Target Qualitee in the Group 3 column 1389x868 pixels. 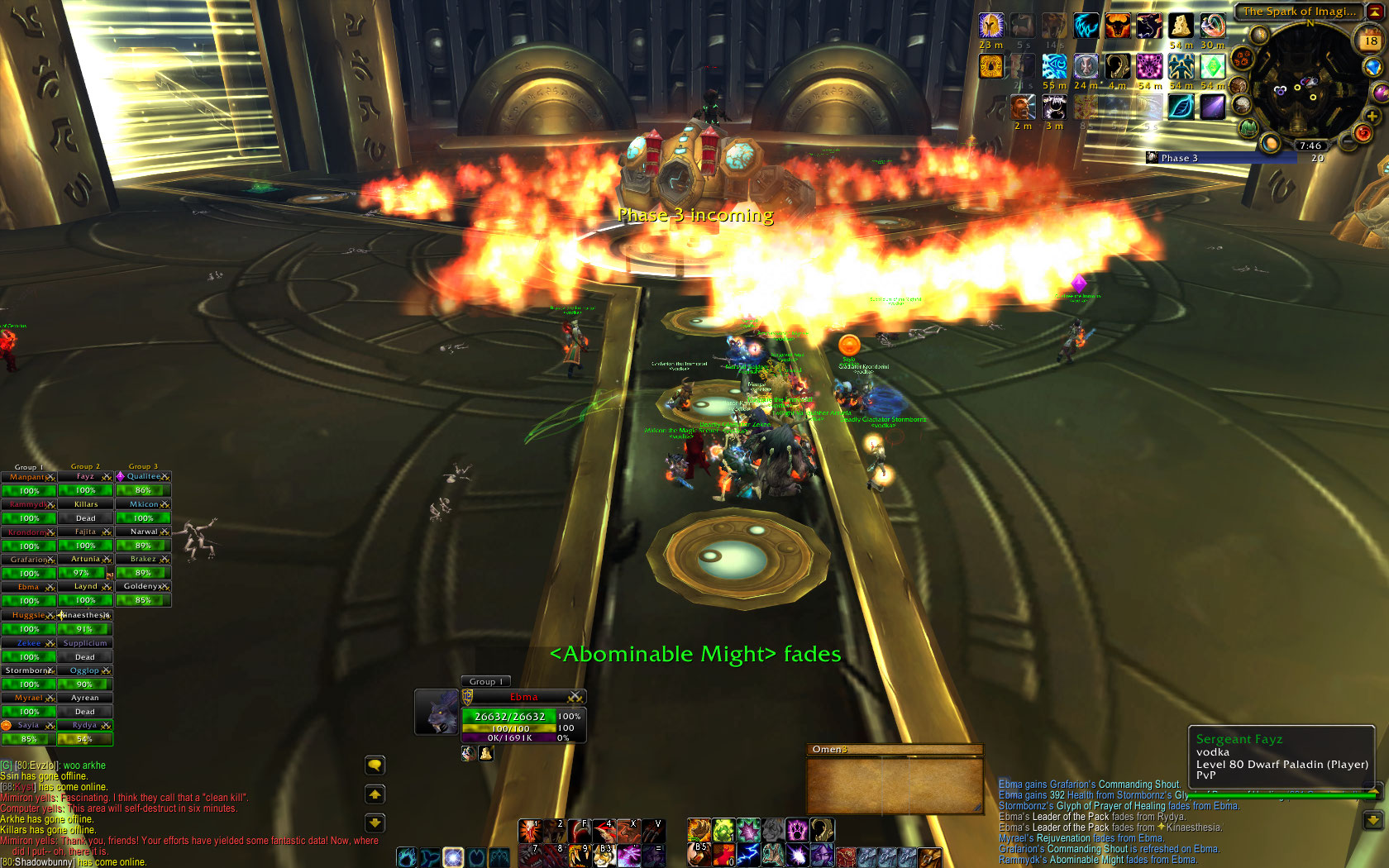(143, 476)
